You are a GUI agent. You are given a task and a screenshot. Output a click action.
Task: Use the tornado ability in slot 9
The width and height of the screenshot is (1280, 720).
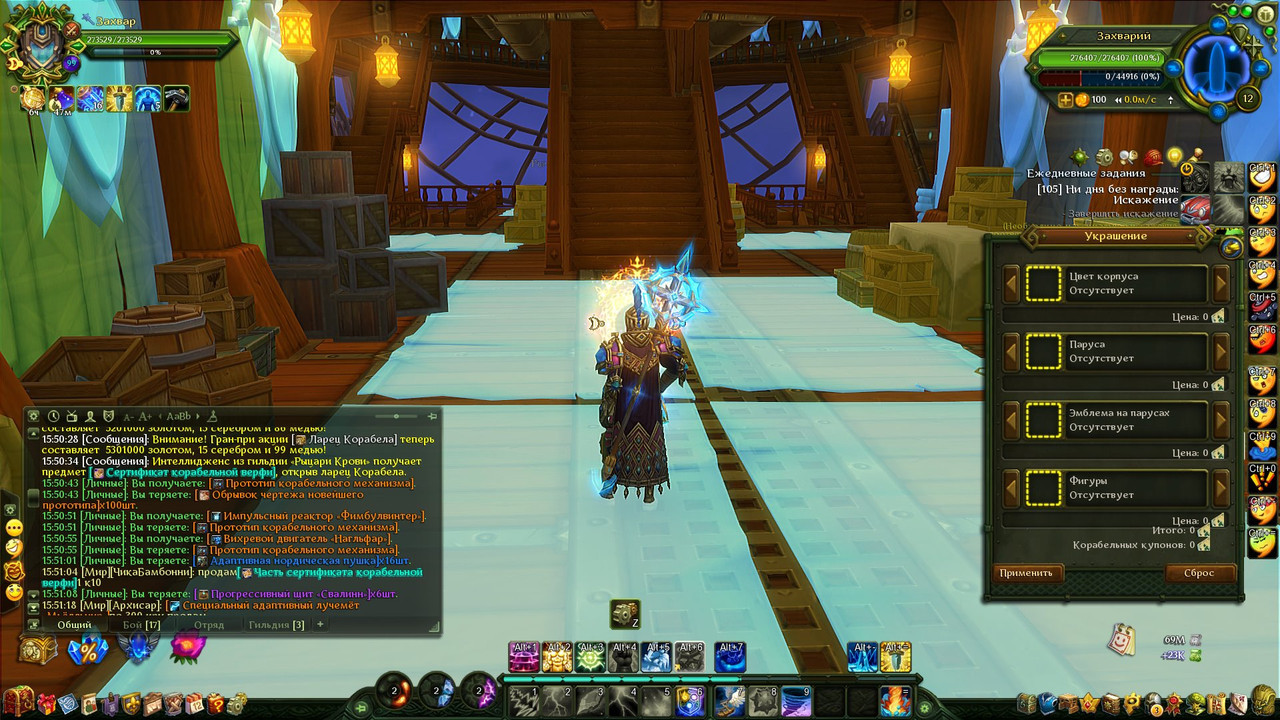point(795,700)
